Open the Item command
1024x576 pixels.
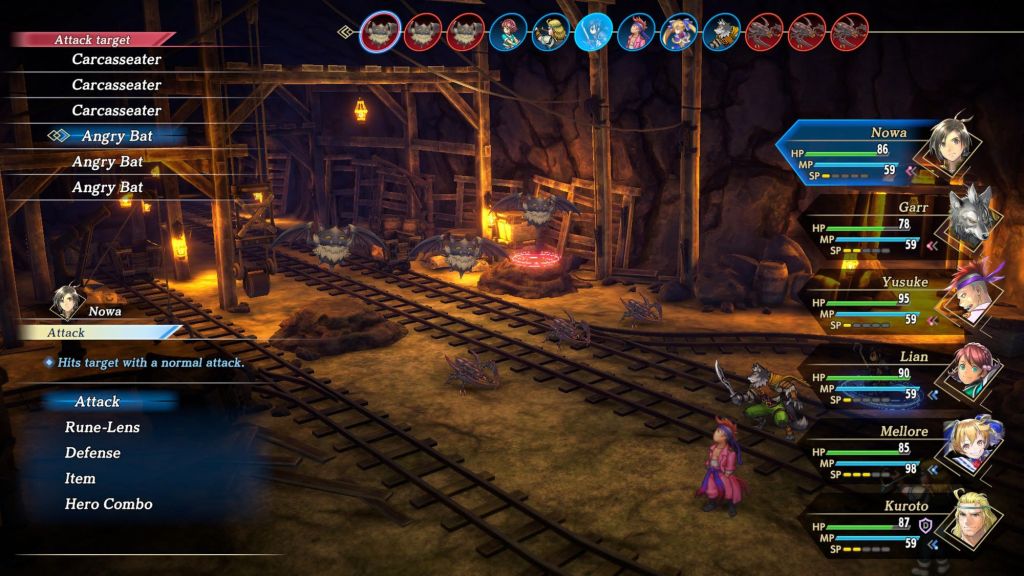[x=80, y=479]
